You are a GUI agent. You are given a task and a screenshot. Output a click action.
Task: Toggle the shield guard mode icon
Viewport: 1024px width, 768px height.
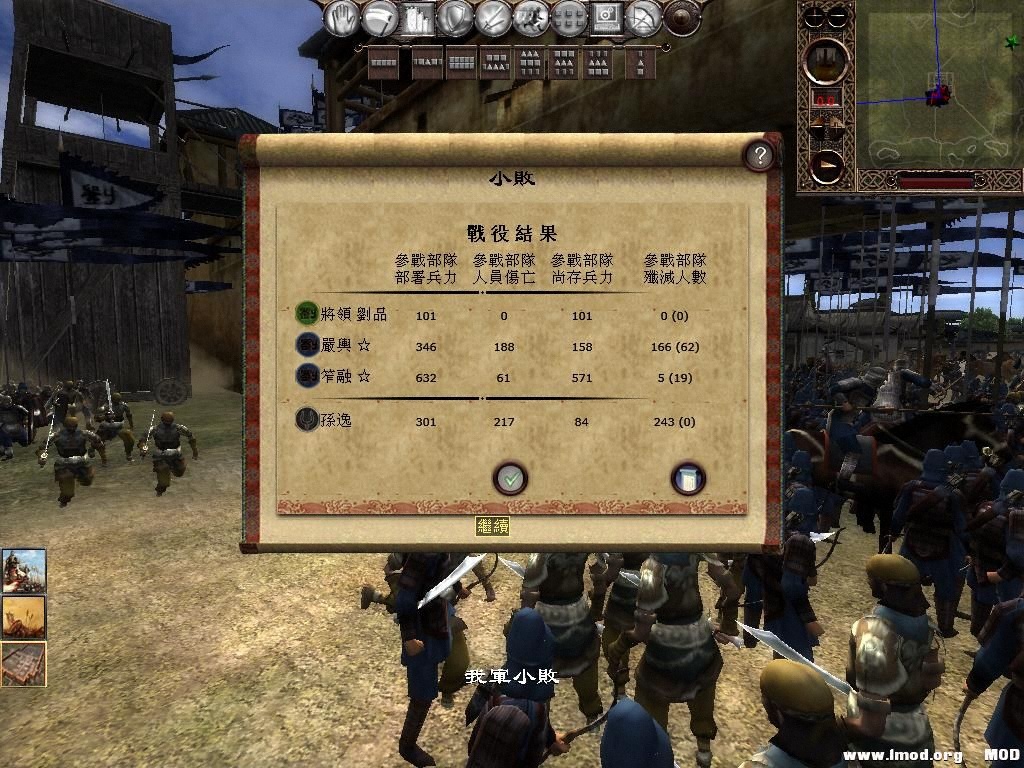click(x=455, y=17)
